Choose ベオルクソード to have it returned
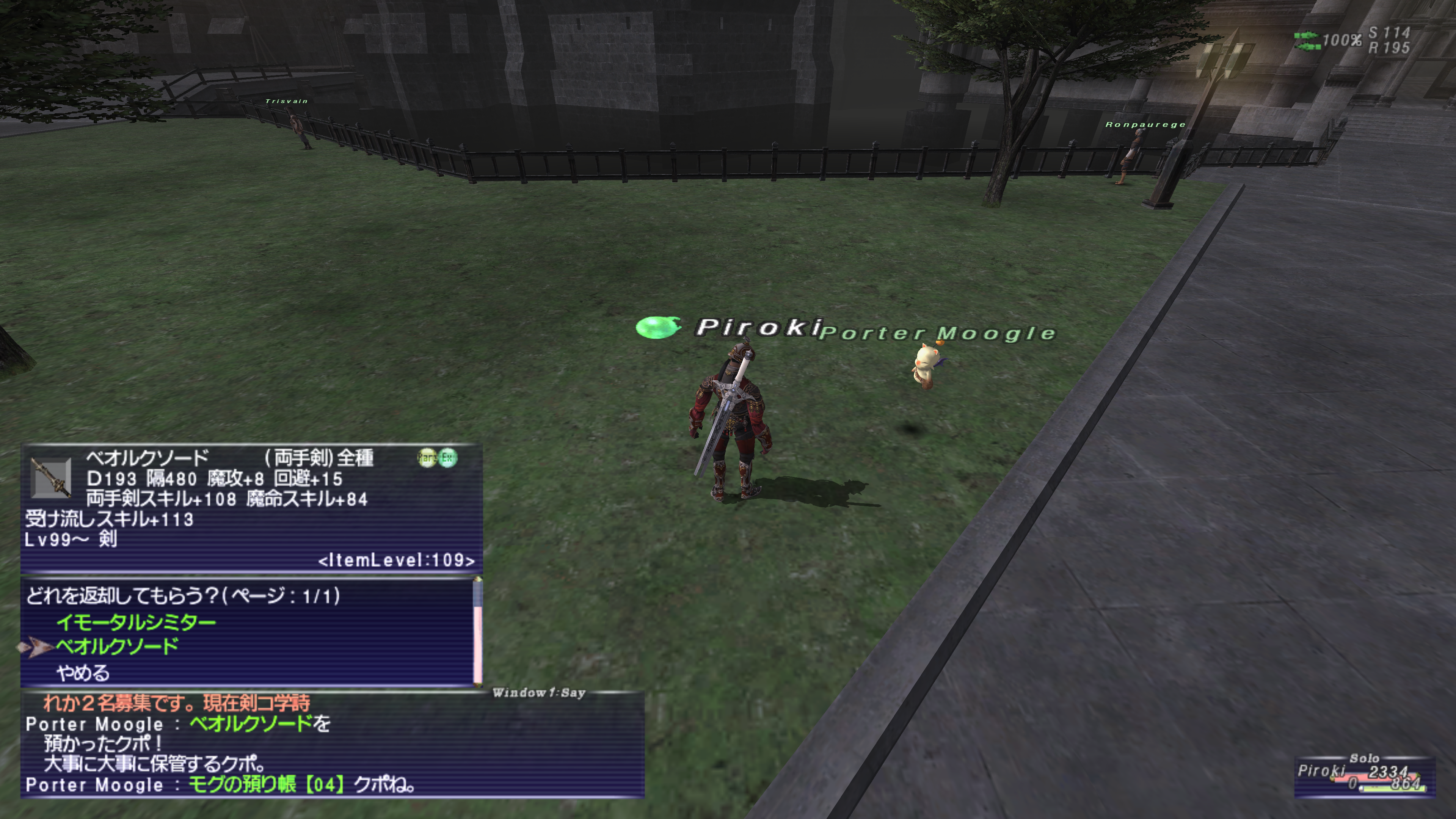Screen dimensions: 1456x819 (x=118, y=646)
